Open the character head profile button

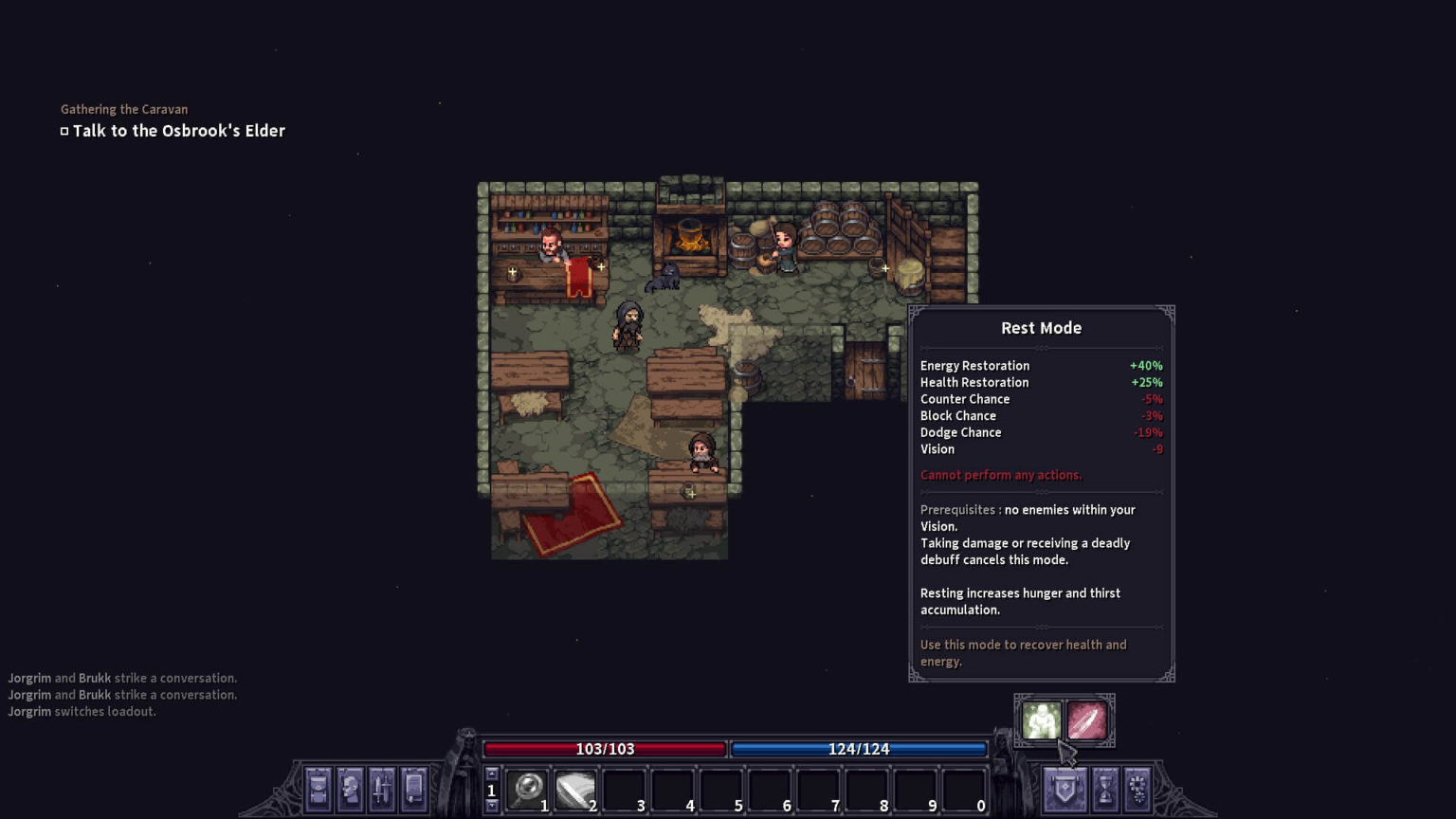pos(351,789)
